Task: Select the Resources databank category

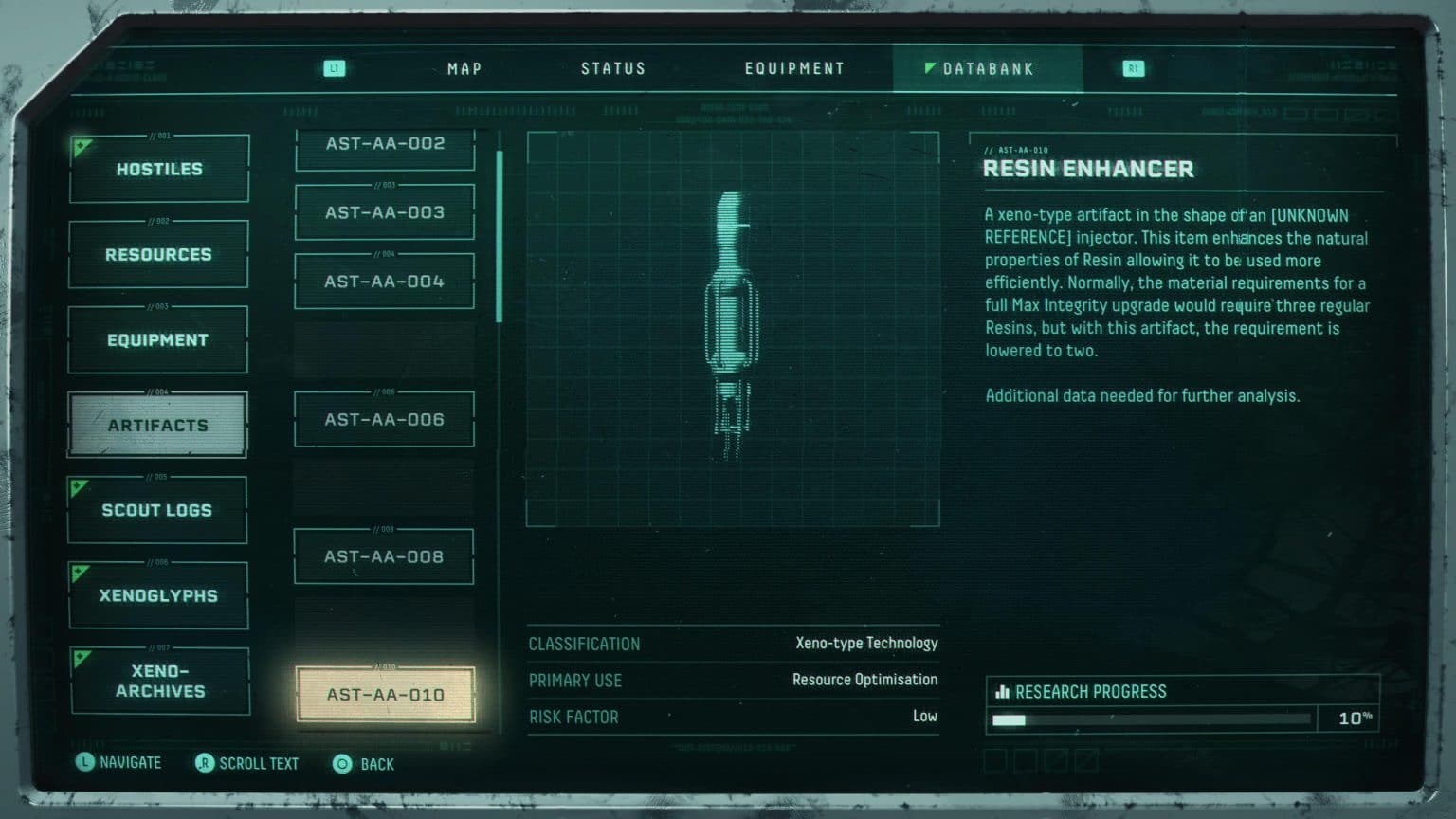Action: coord(157,254)
